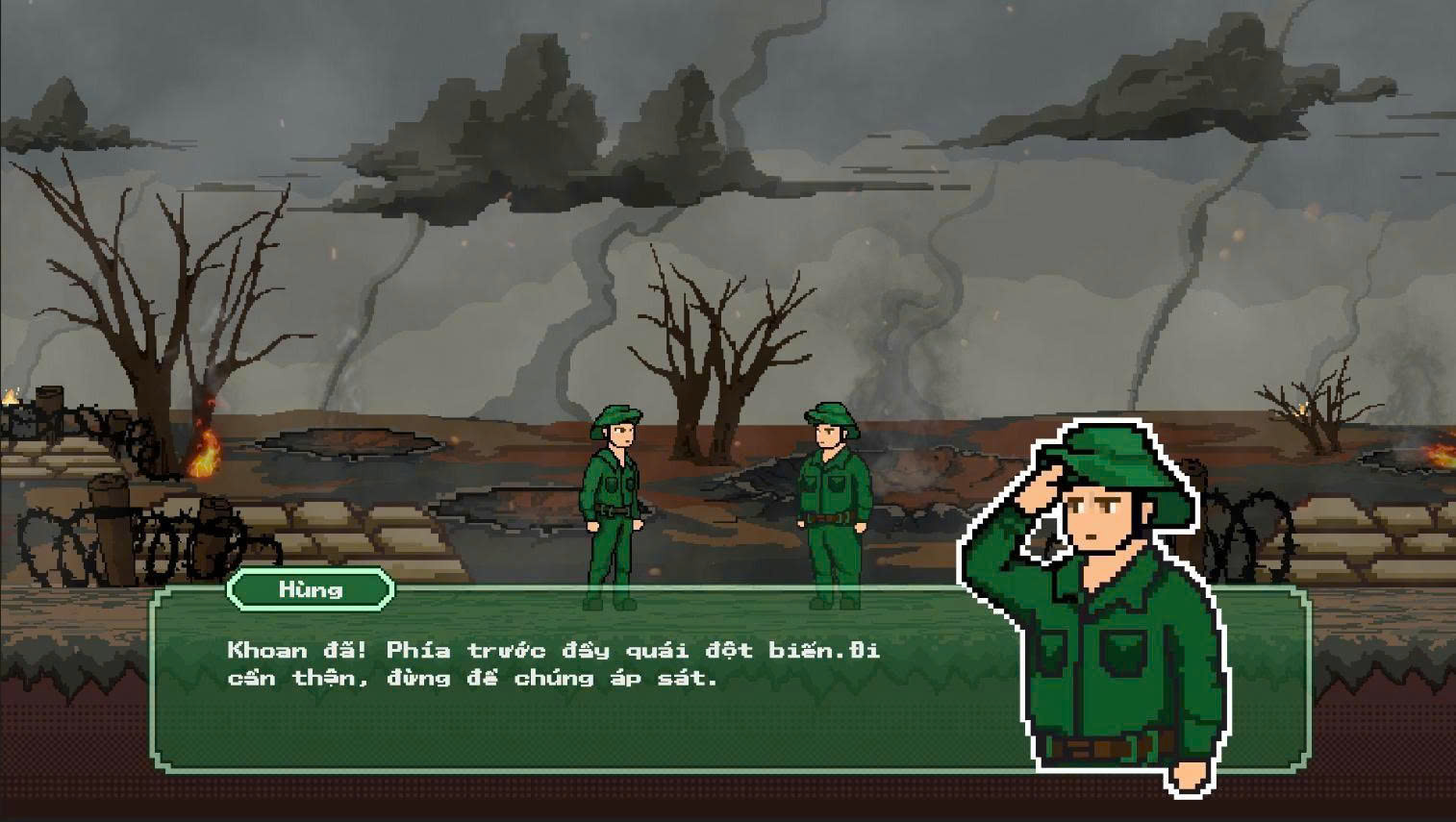Select the left soldier character sprite
This screenshot has width=1456, height=822.
click(614, 500)
